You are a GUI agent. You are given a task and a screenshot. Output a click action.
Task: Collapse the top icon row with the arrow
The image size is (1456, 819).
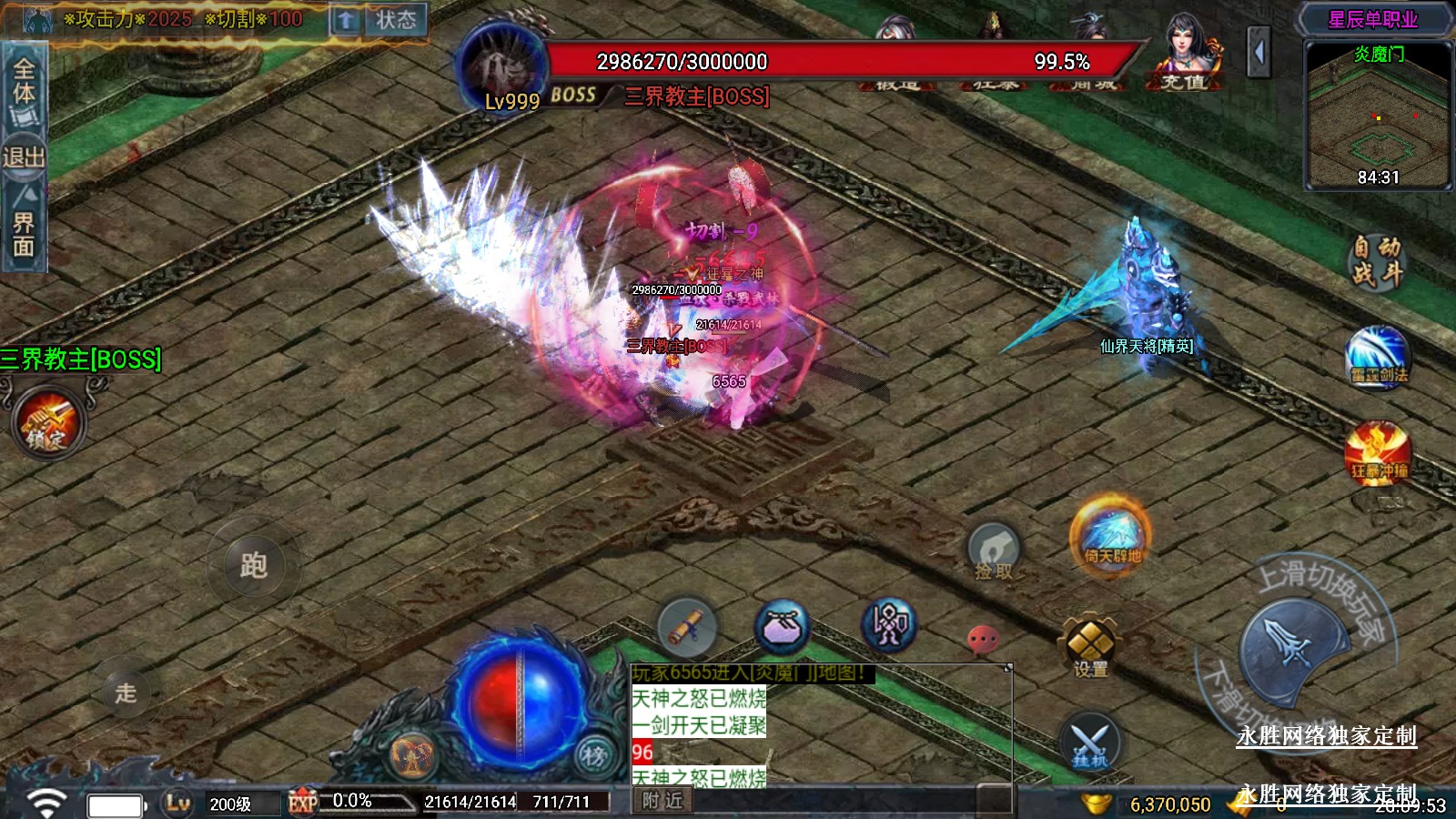point(1259,53)
